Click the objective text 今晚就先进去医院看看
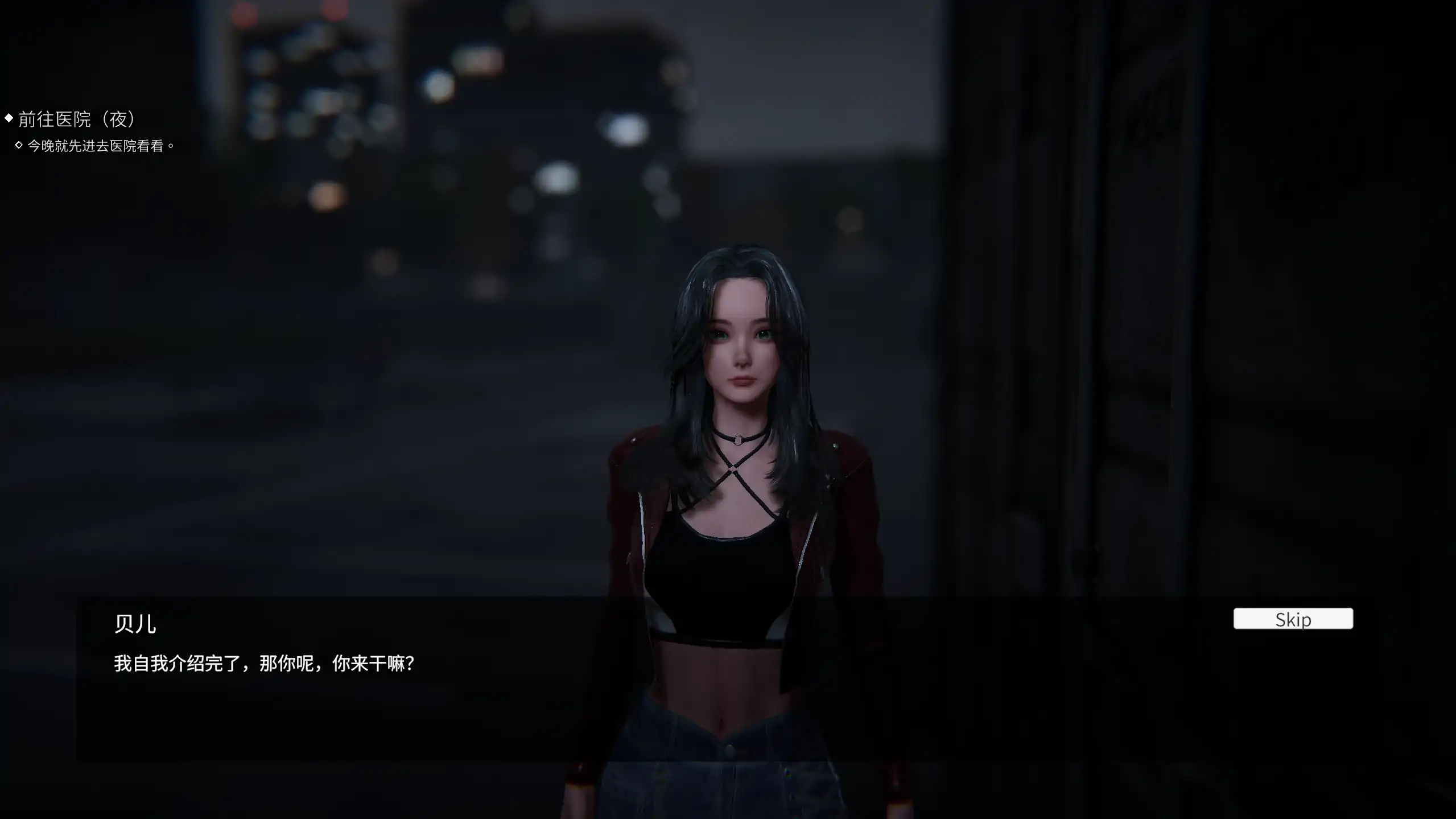1456x819 pixels. click(100, 146)
